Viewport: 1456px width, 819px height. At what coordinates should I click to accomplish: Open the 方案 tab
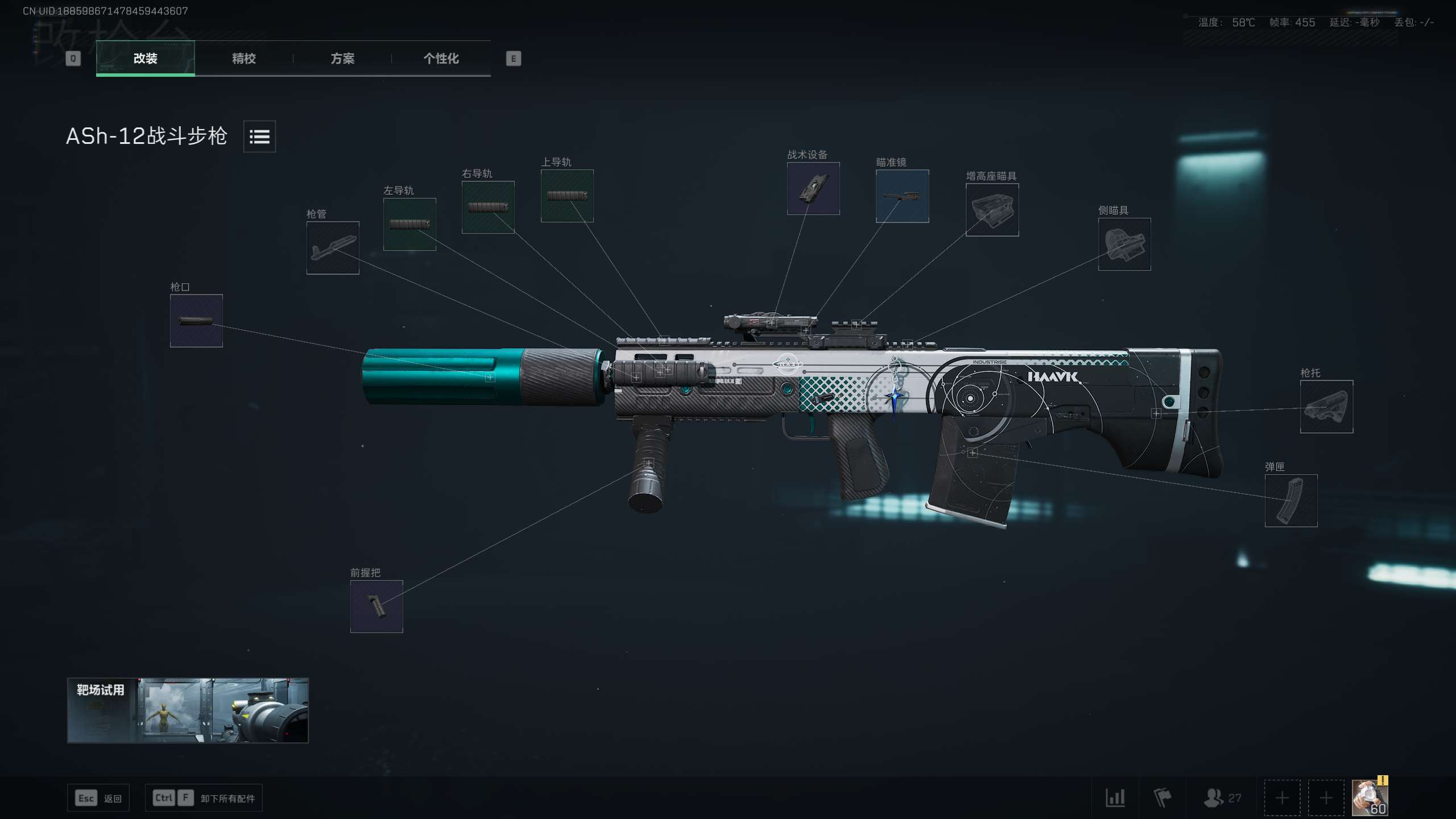[342, 58]
